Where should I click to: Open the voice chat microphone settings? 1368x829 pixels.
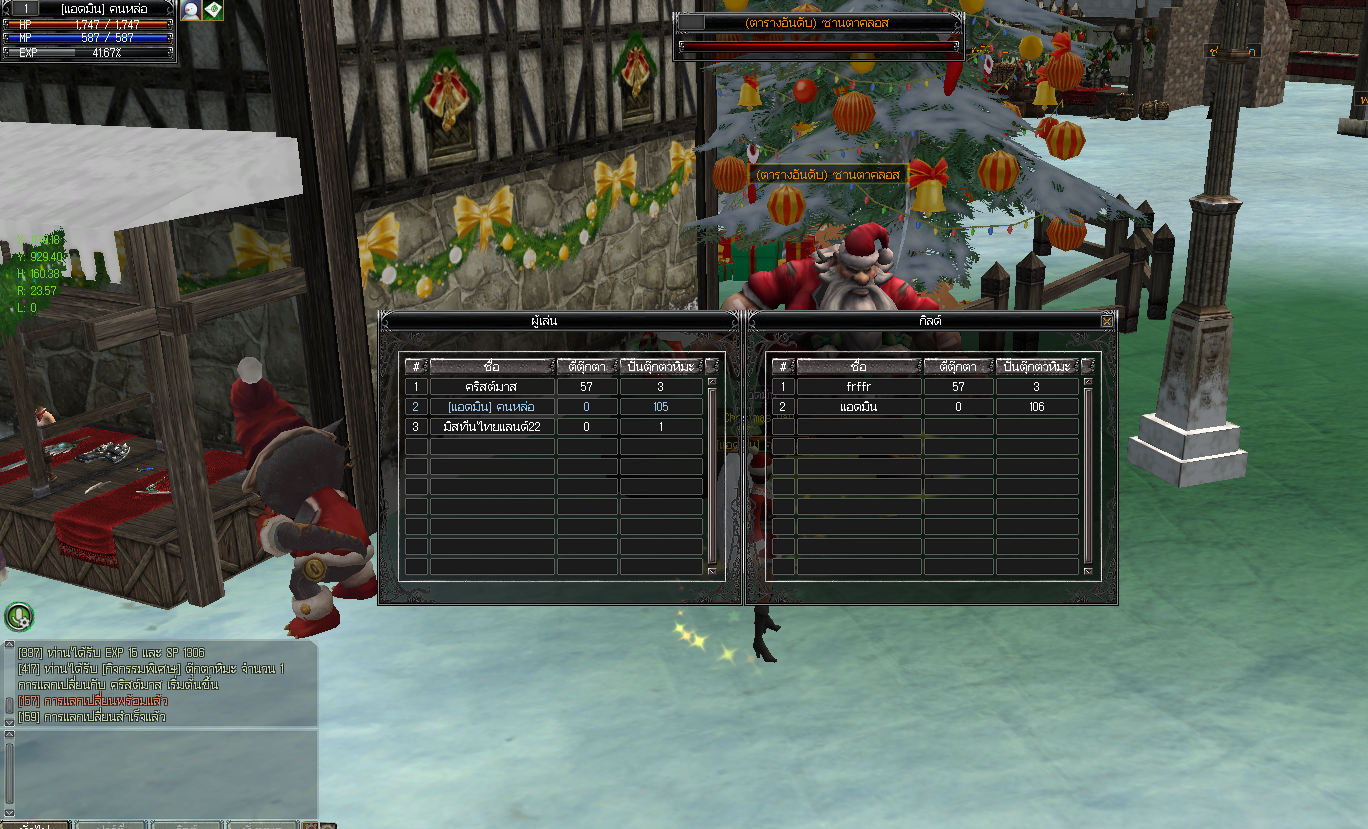(19, 616)
